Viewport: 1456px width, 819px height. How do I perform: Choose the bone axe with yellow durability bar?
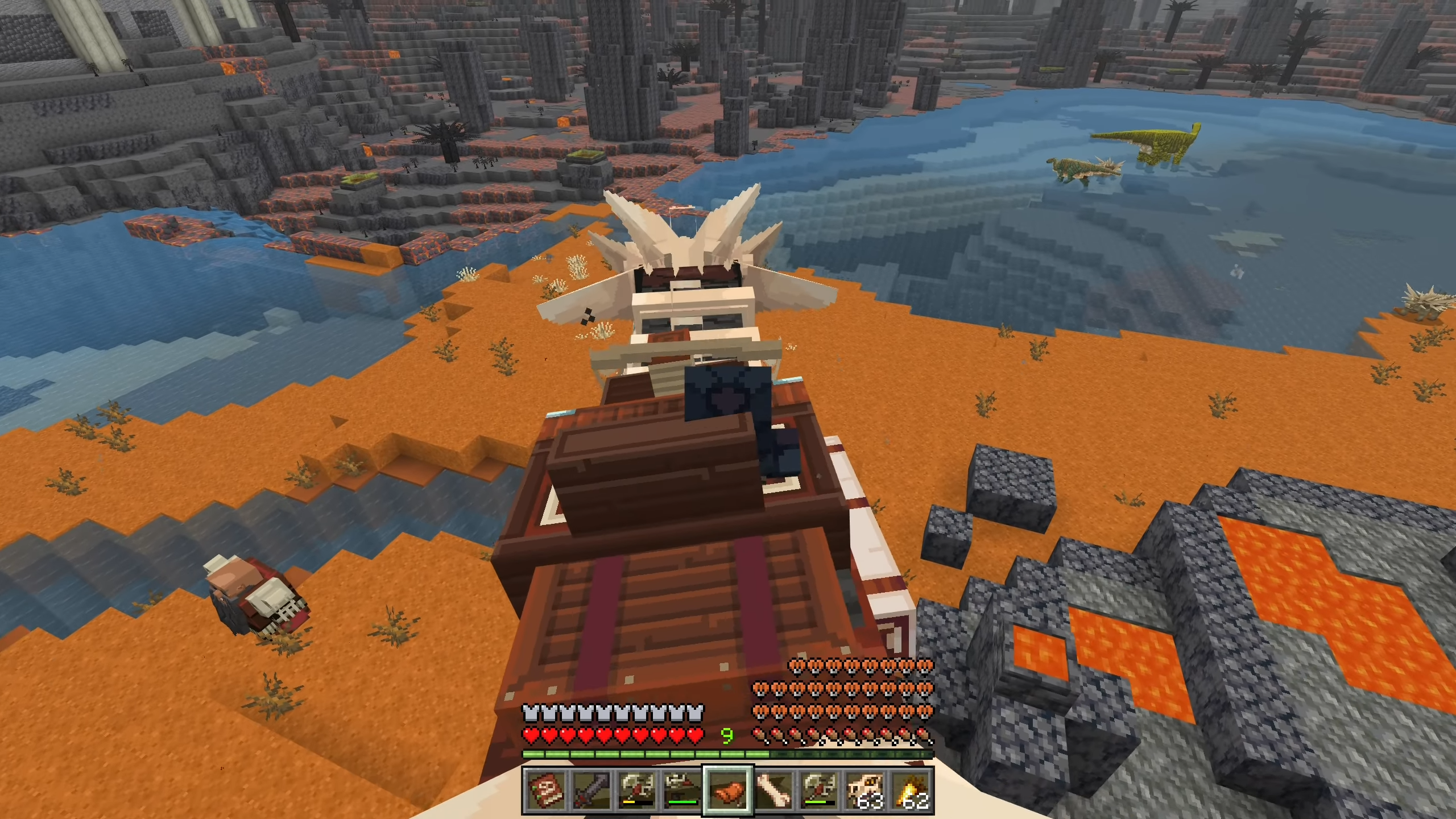point(637,791)
